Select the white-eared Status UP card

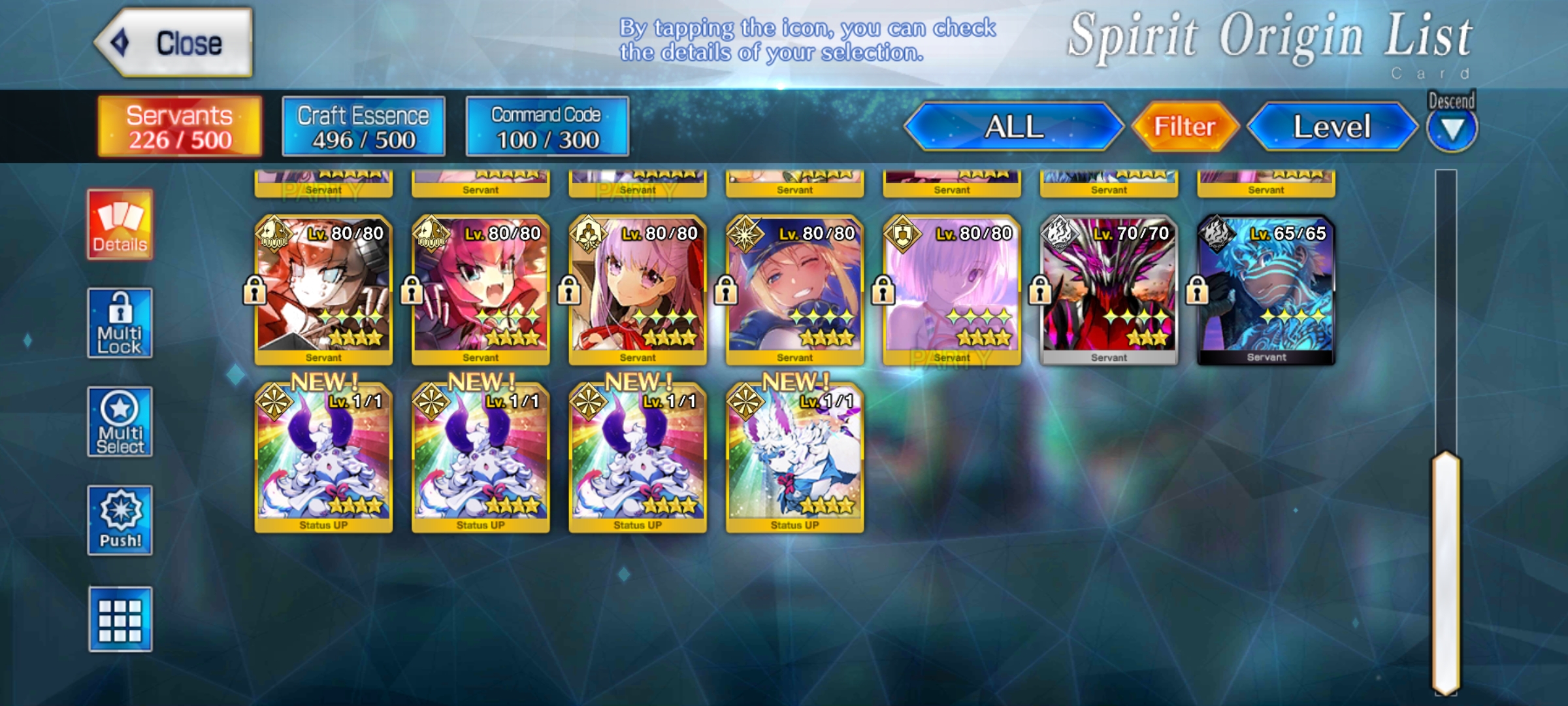click(x=794, y=458)
